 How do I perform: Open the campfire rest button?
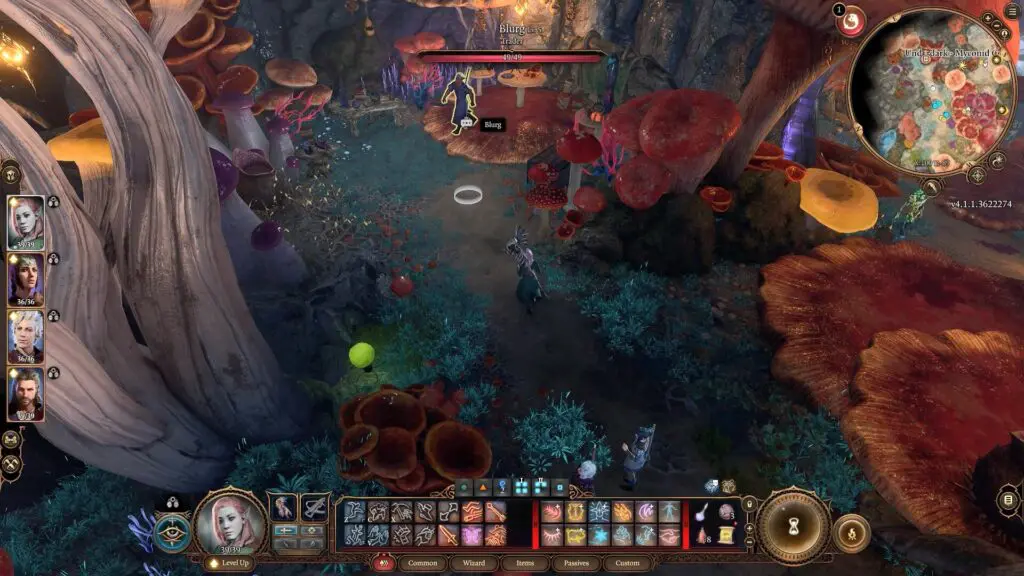coord(850,533)
